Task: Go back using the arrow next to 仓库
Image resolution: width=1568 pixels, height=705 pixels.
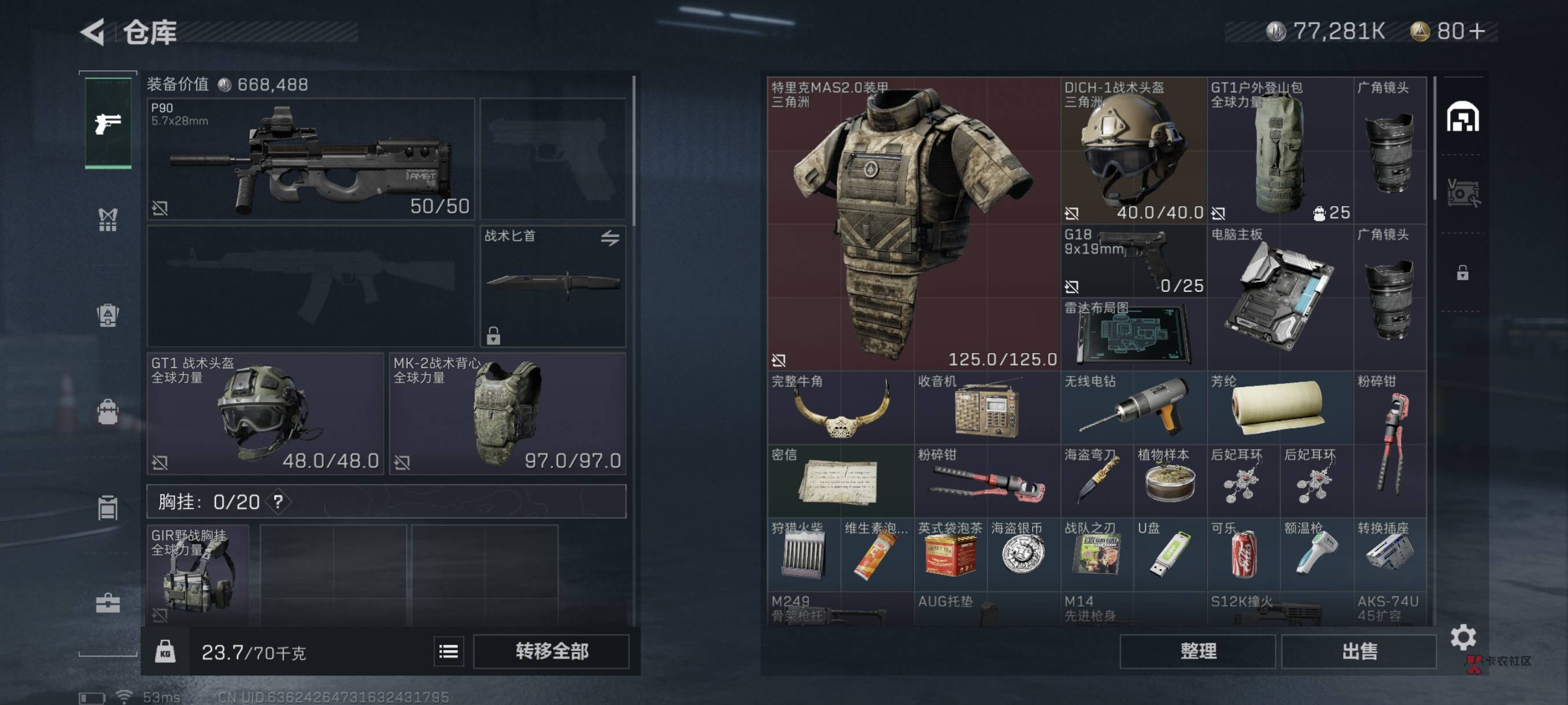Action: (94, 32)
